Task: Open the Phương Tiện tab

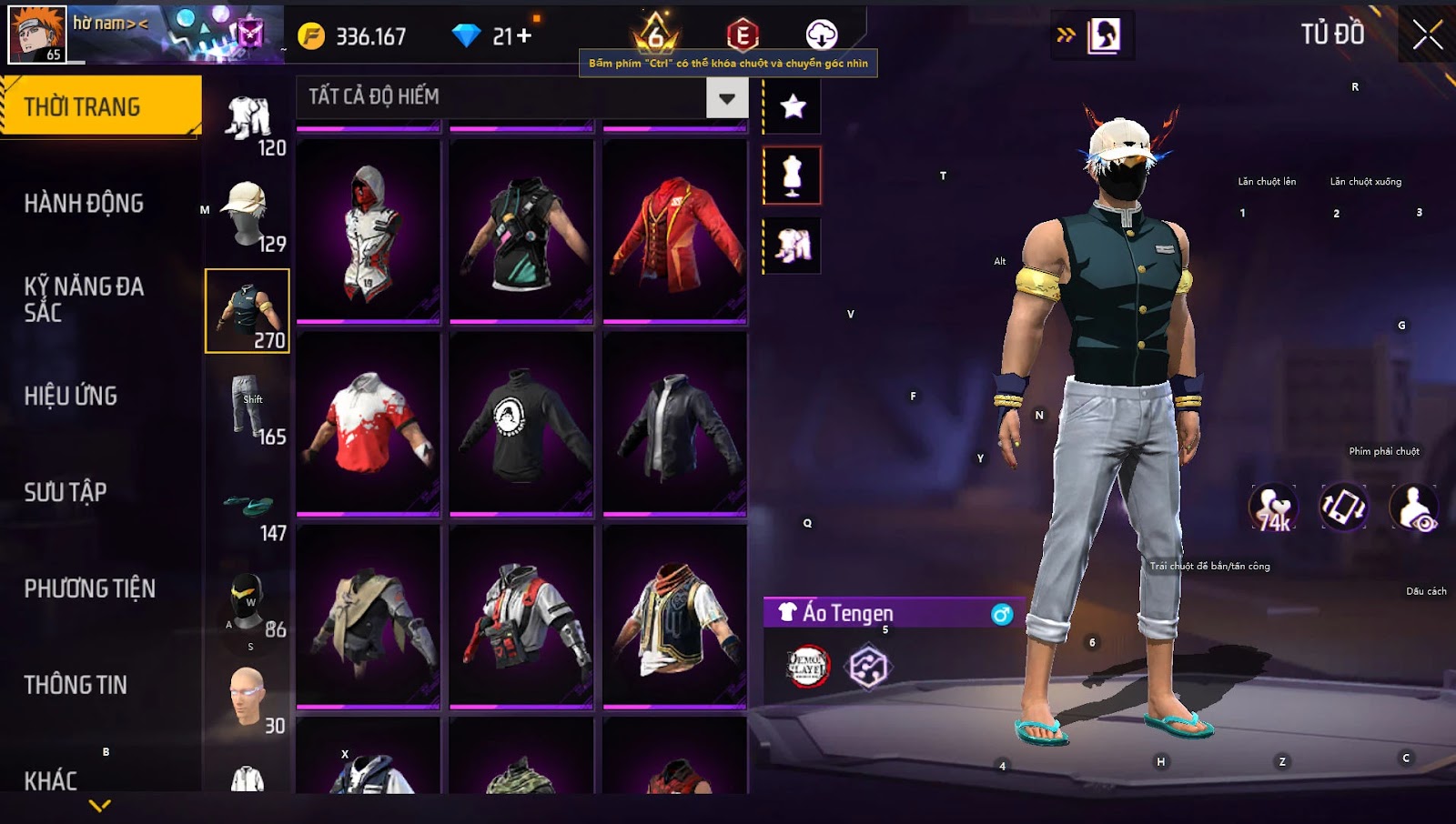Action: [89, 588]
